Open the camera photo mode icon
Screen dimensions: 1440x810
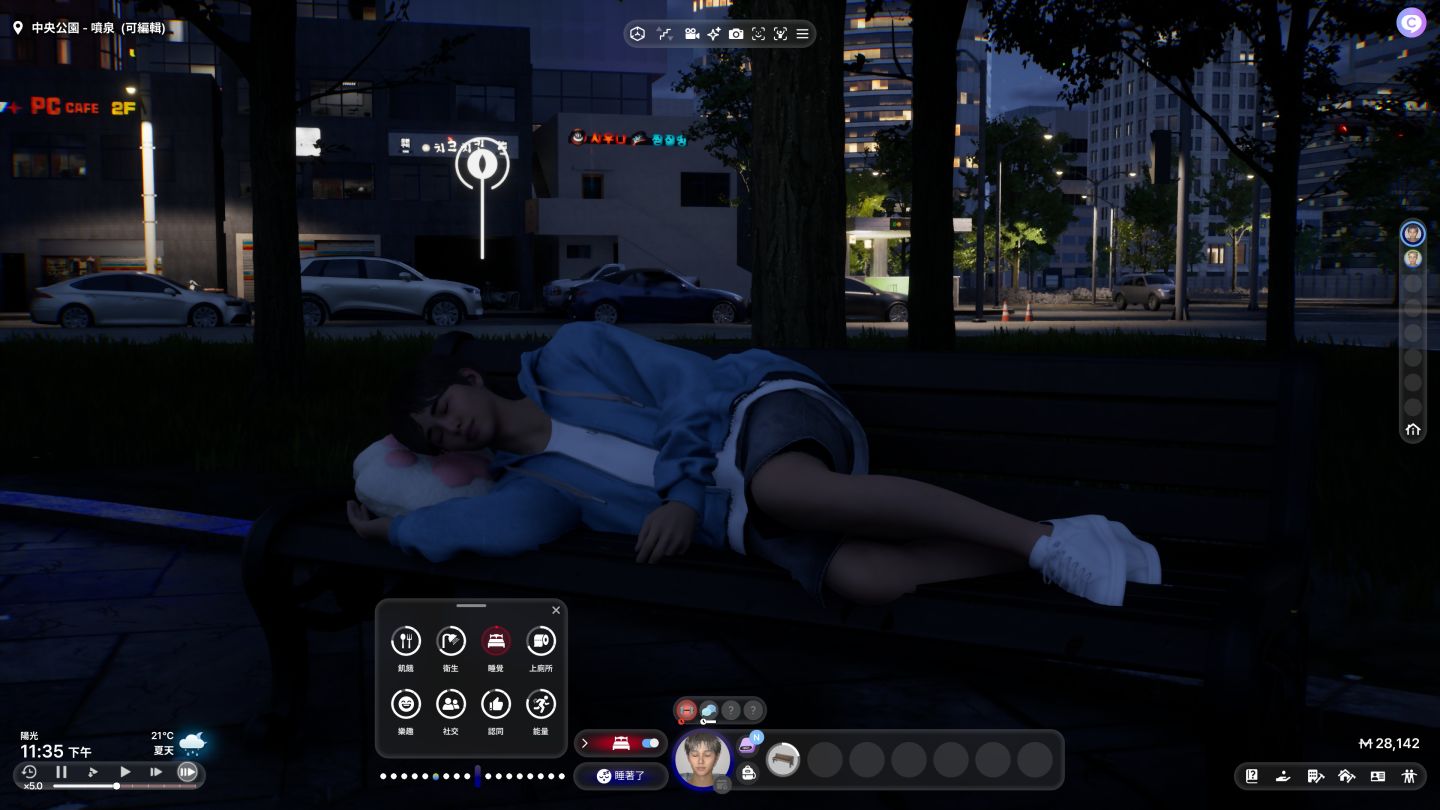click(x=736, y=34)
